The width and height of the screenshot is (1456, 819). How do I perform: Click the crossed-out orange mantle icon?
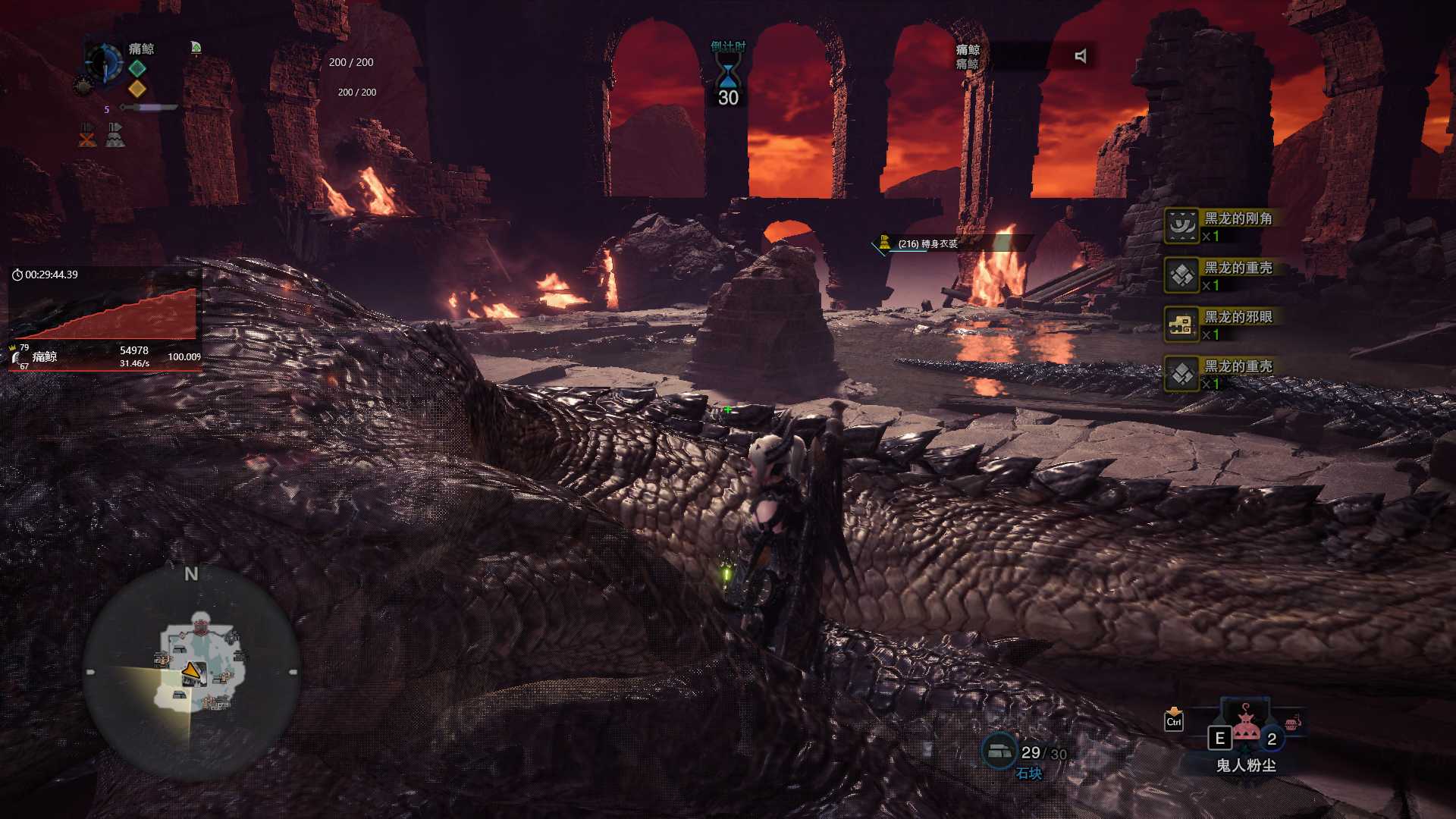(87, 135)
